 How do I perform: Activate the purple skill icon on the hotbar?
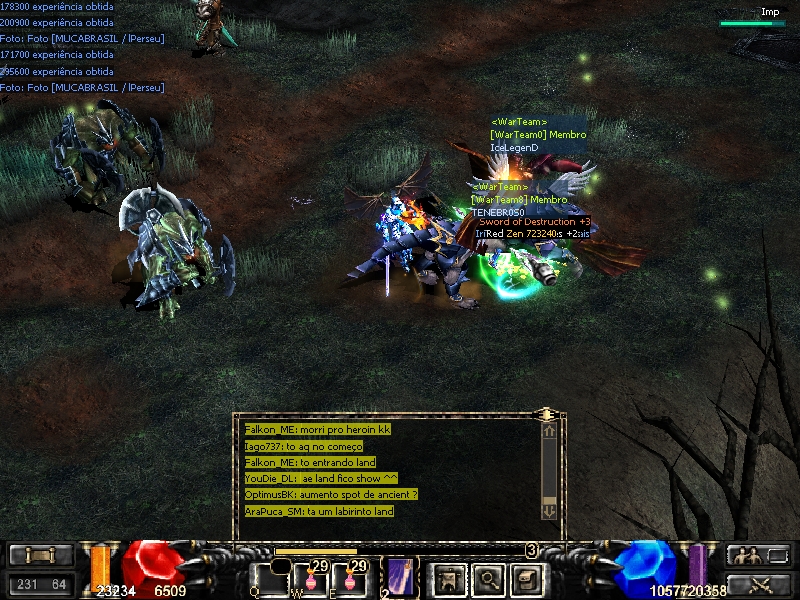pos(401,577)
